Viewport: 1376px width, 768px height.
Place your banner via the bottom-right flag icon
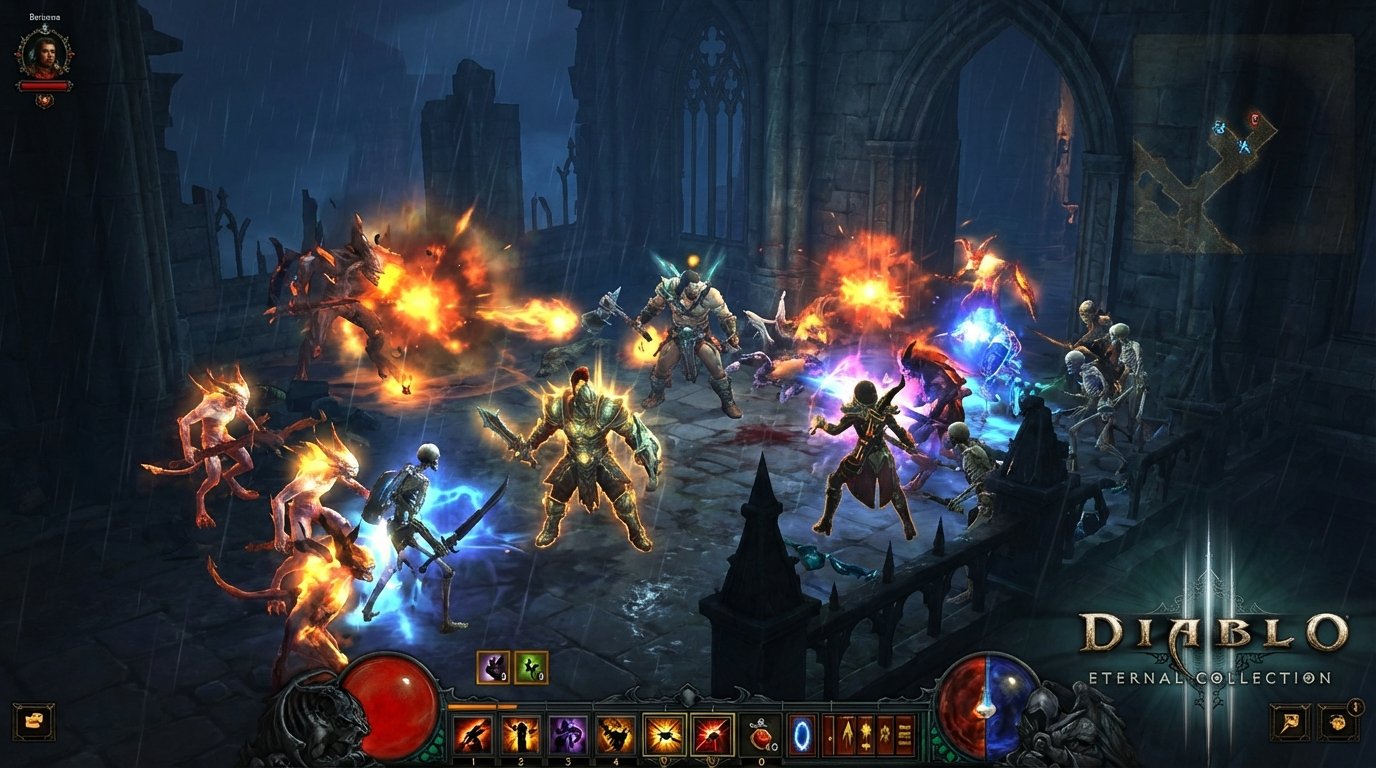click(x=1289, y=722)
